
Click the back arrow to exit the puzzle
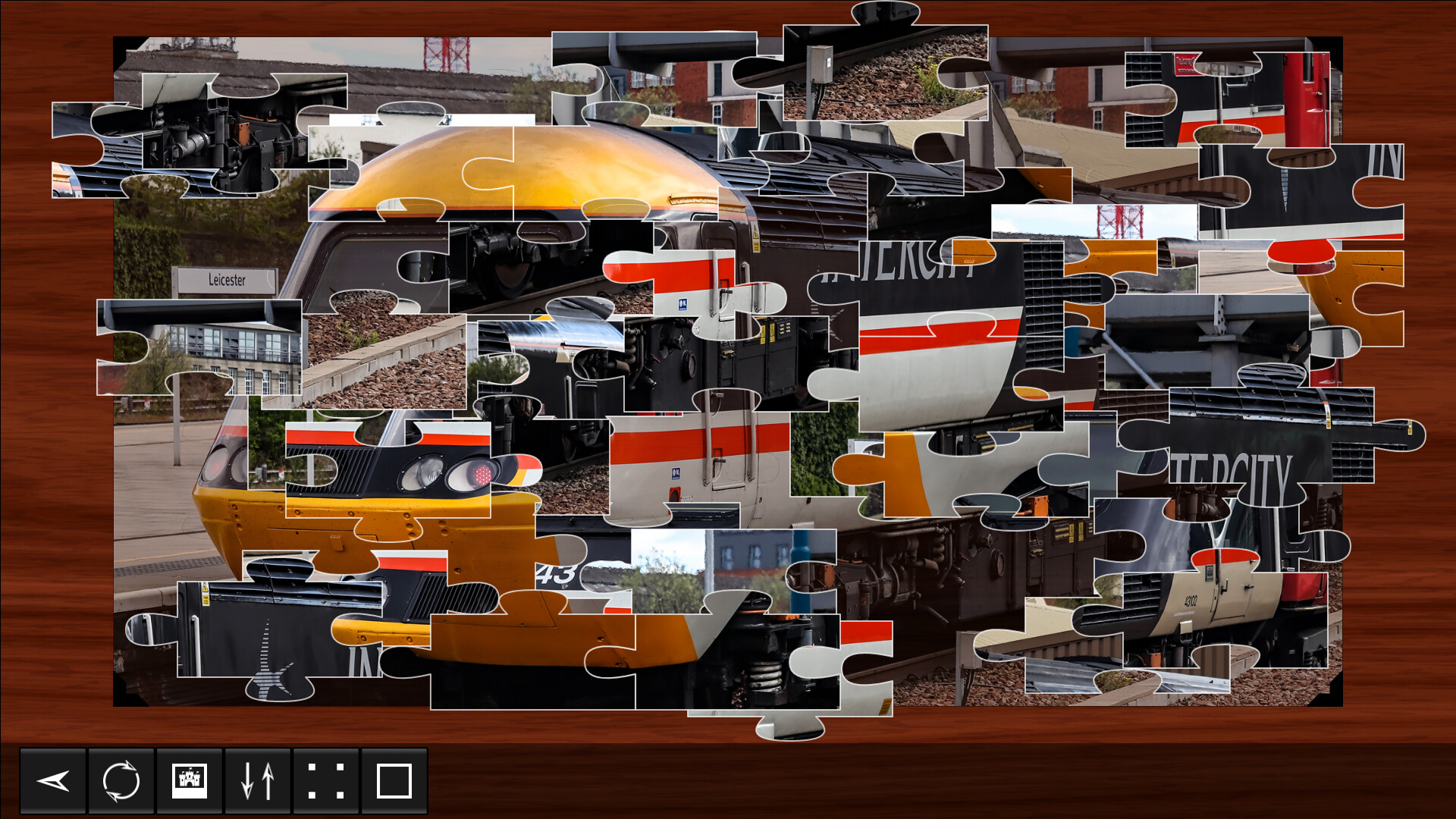52,782
